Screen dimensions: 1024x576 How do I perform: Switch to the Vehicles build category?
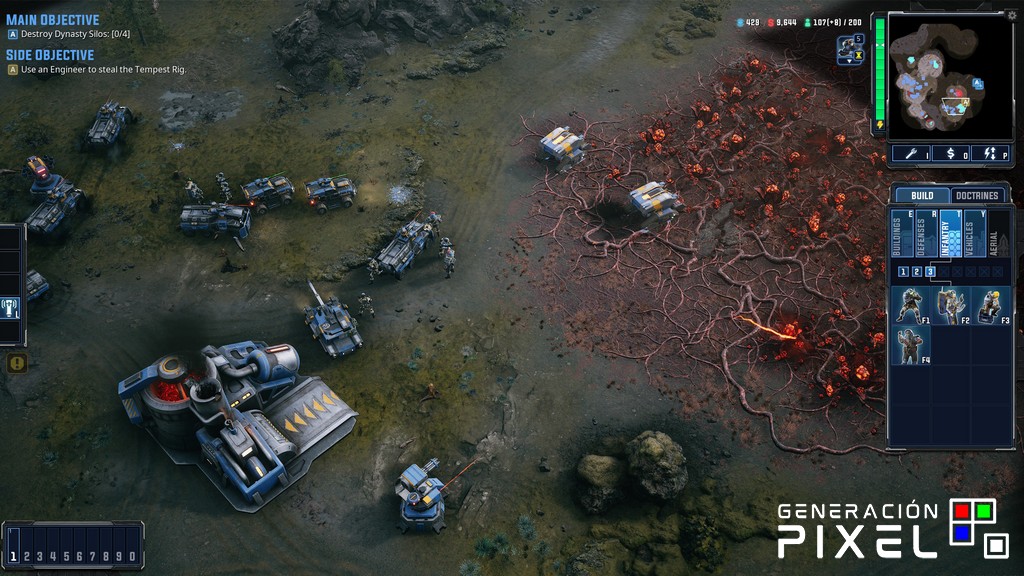tap(975, 234)
